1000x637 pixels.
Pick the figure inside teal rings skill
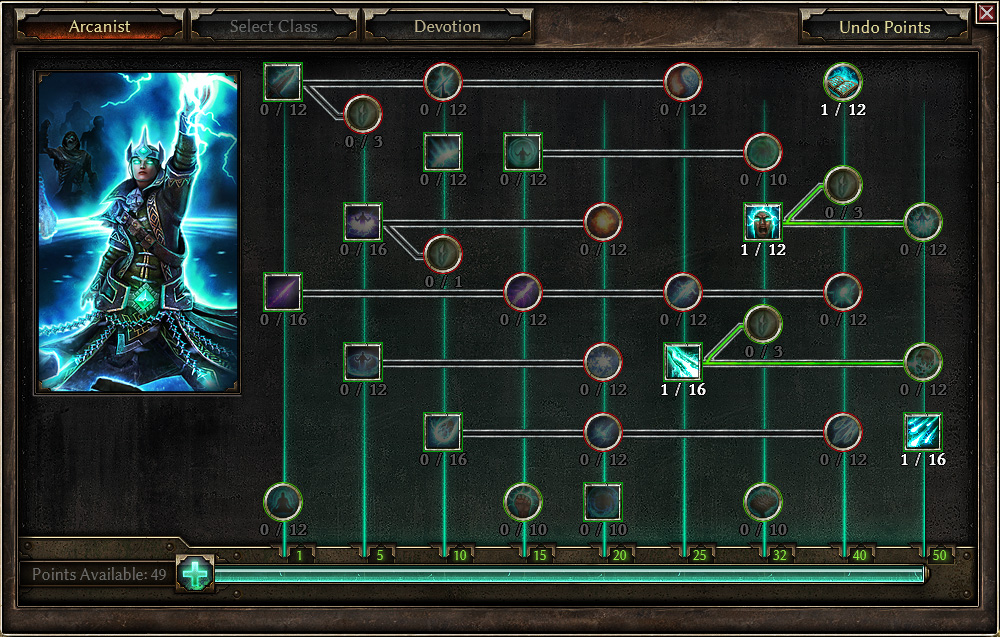[x=283, y=502]
